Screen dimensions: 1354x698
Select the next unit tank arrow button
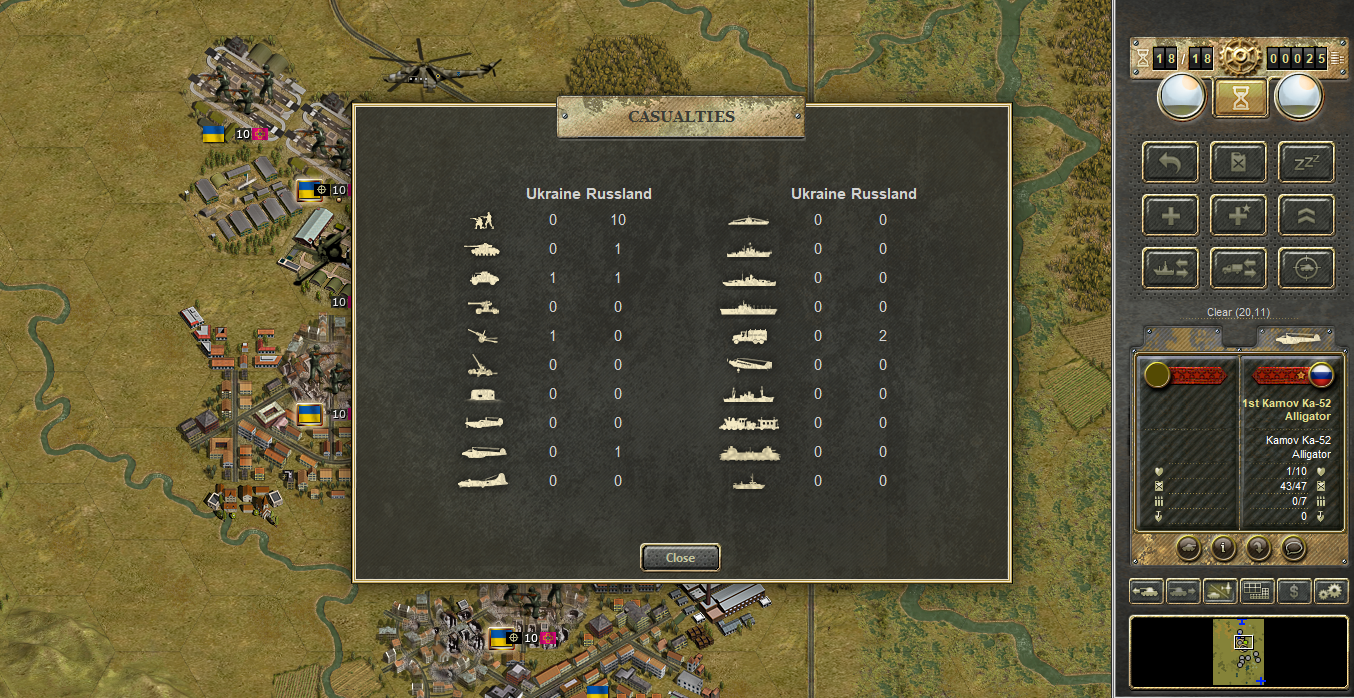1183,591
